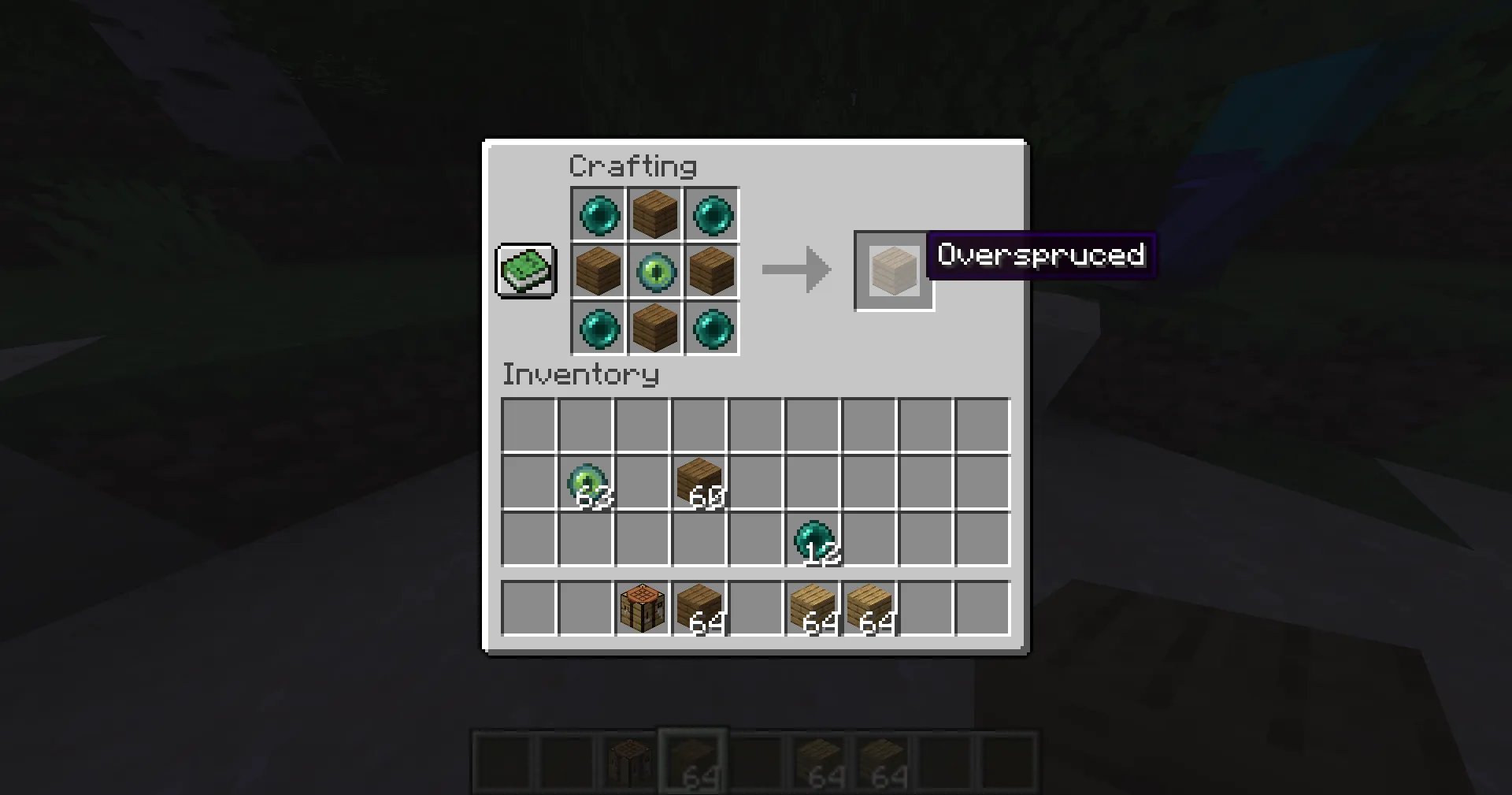The image size is (1512, 795).
Task: Take the Overspruced block from the output slot
Action: pos(894,271)
